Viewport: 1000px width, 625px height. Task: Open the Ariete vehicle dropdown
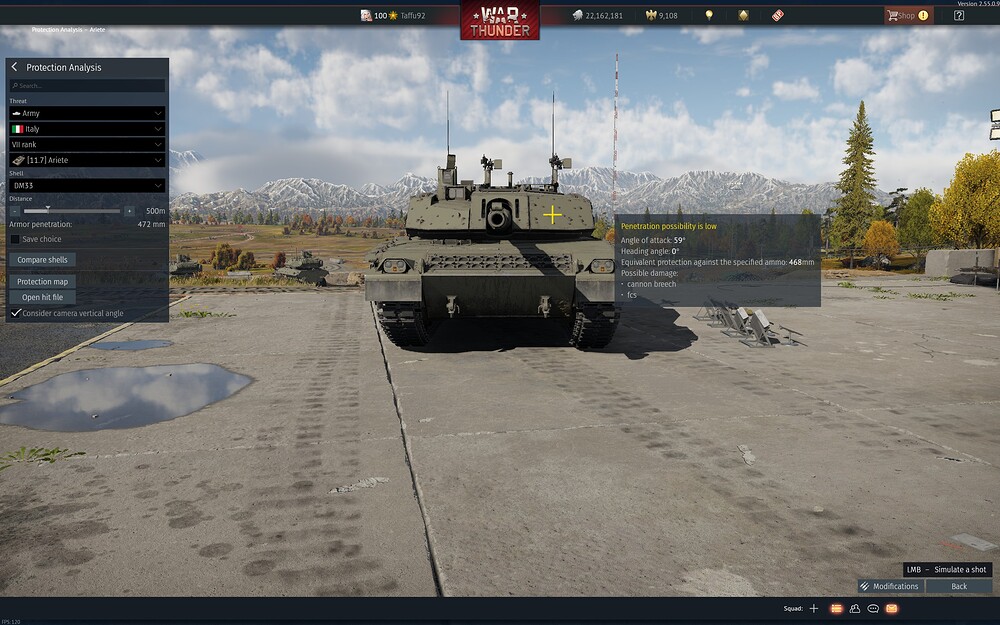[x=87, y=160]
